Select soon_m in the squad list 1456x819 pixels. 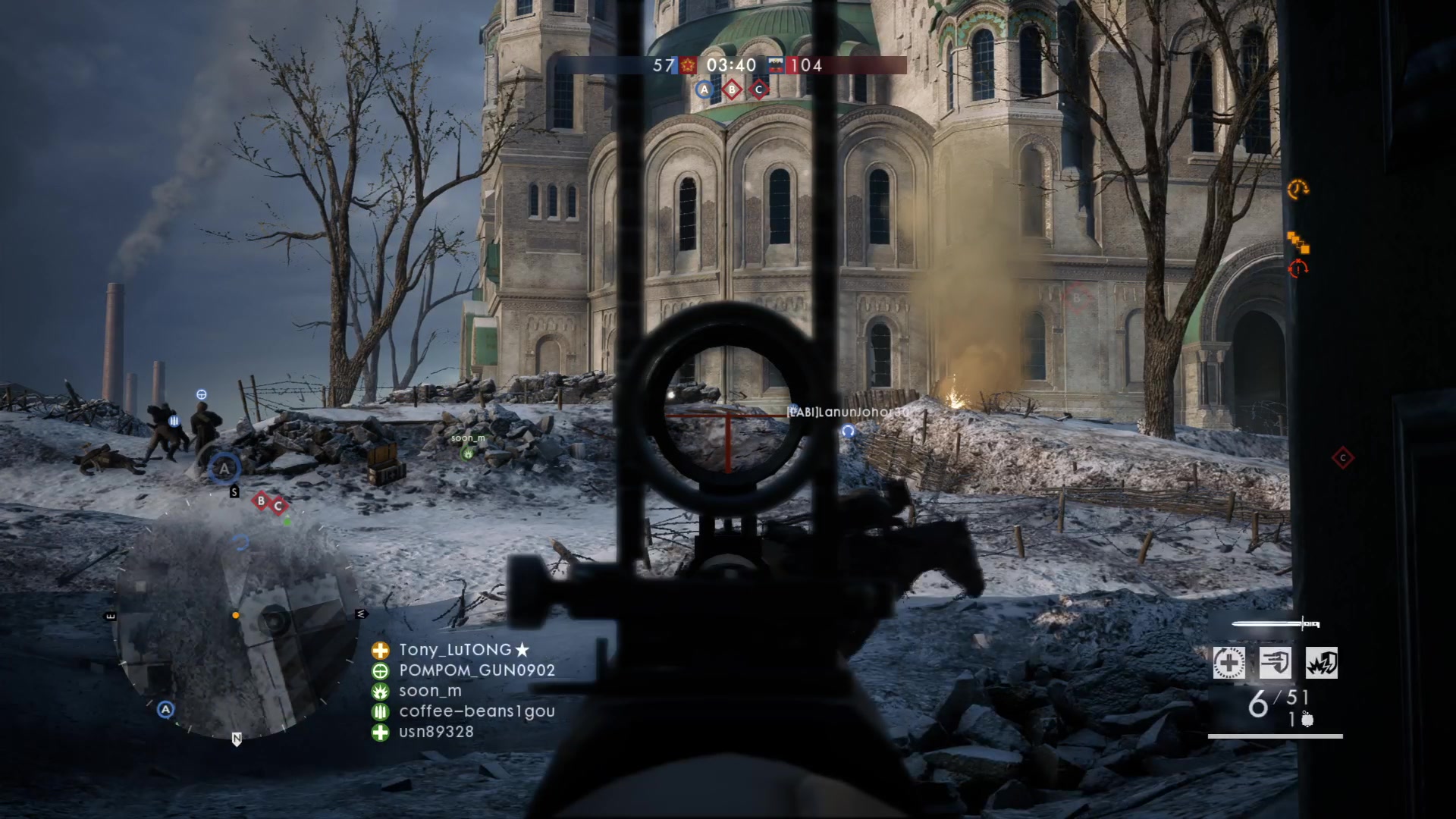tap(430, 691)
